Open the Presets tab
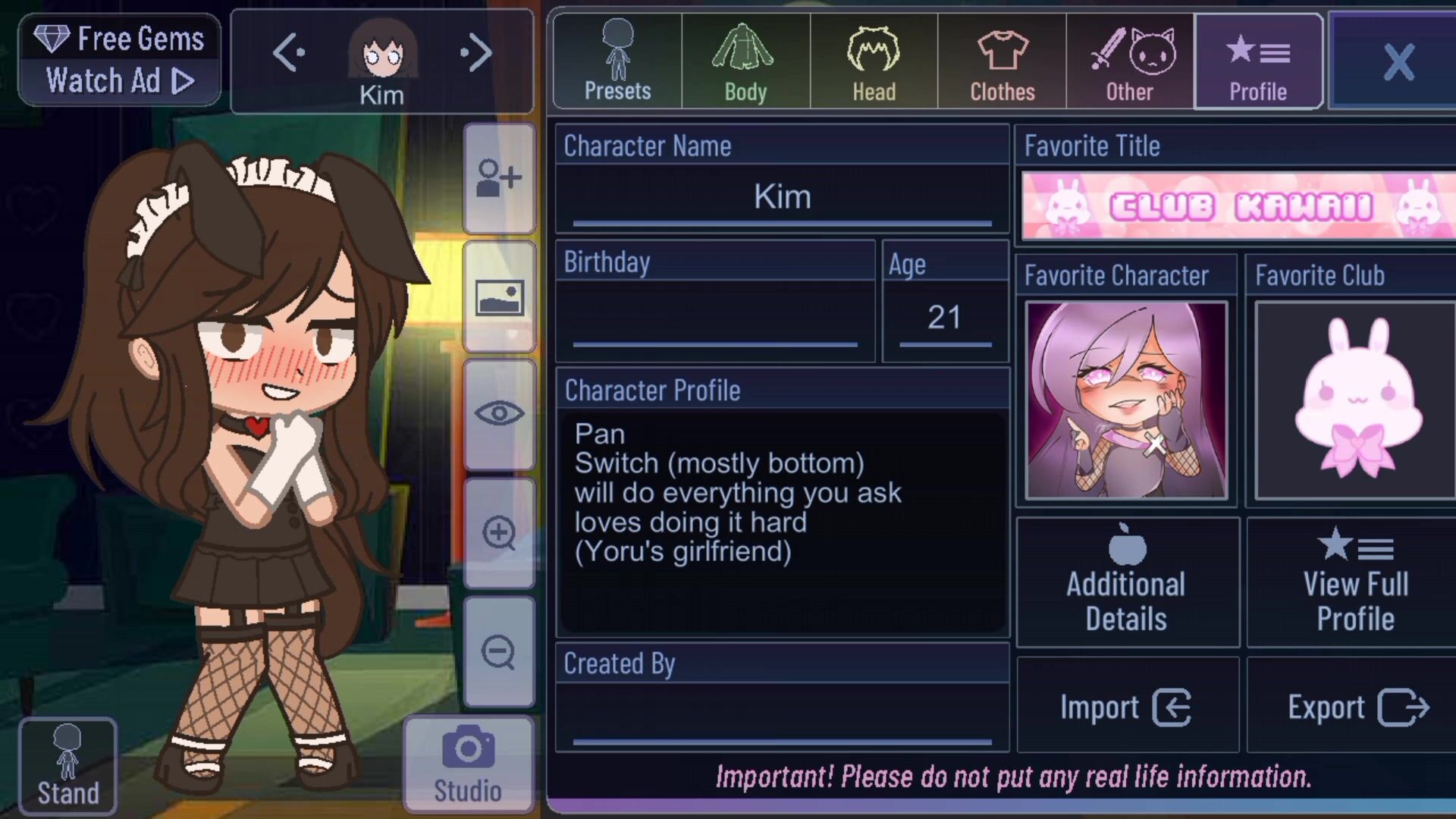The height and width of the screenshot is (819, 1456). [x=617, y=61]
